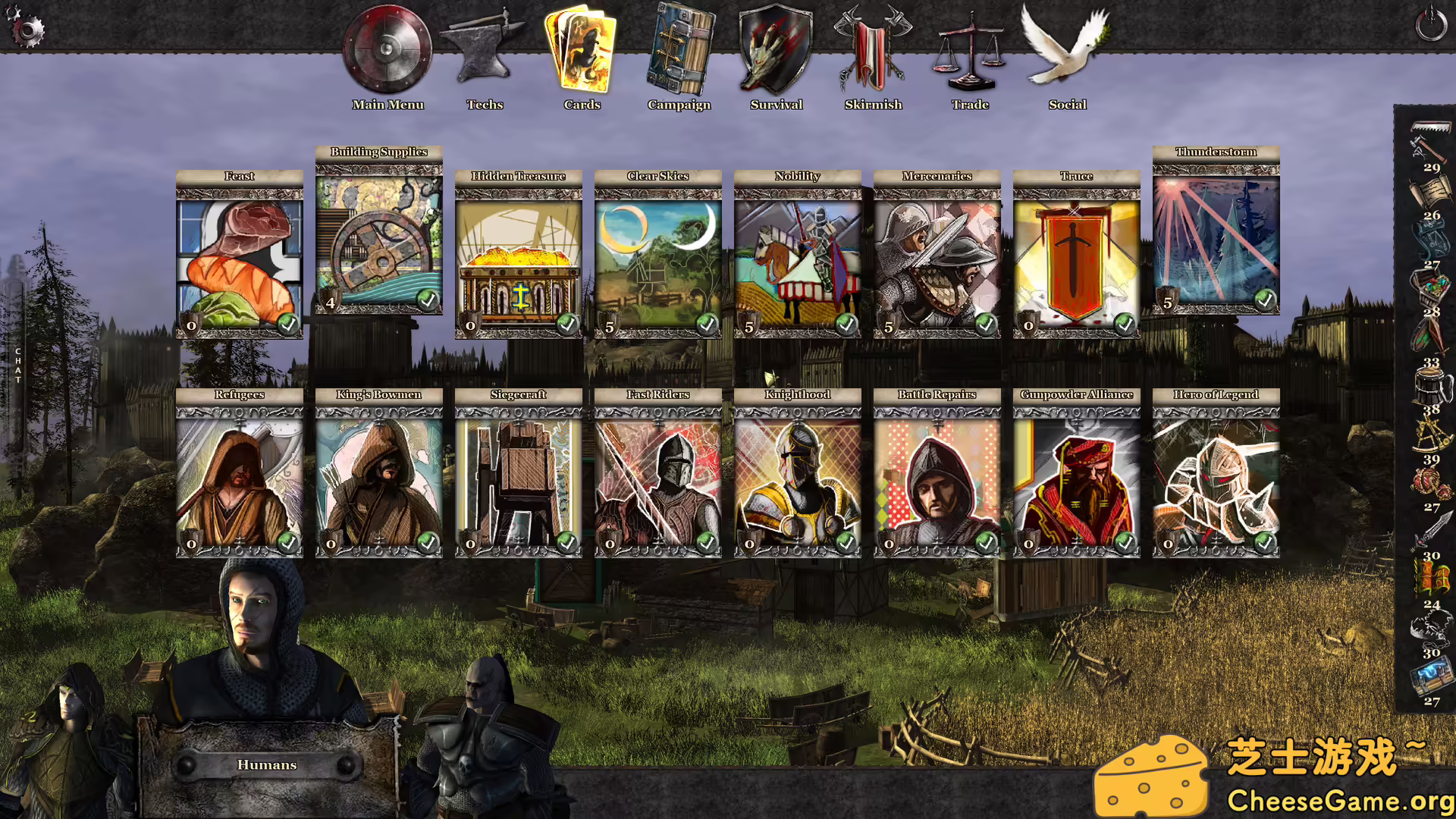The image size is (1456, 819).
Task: Click the Humans faction button
Action: pos(267,765)
